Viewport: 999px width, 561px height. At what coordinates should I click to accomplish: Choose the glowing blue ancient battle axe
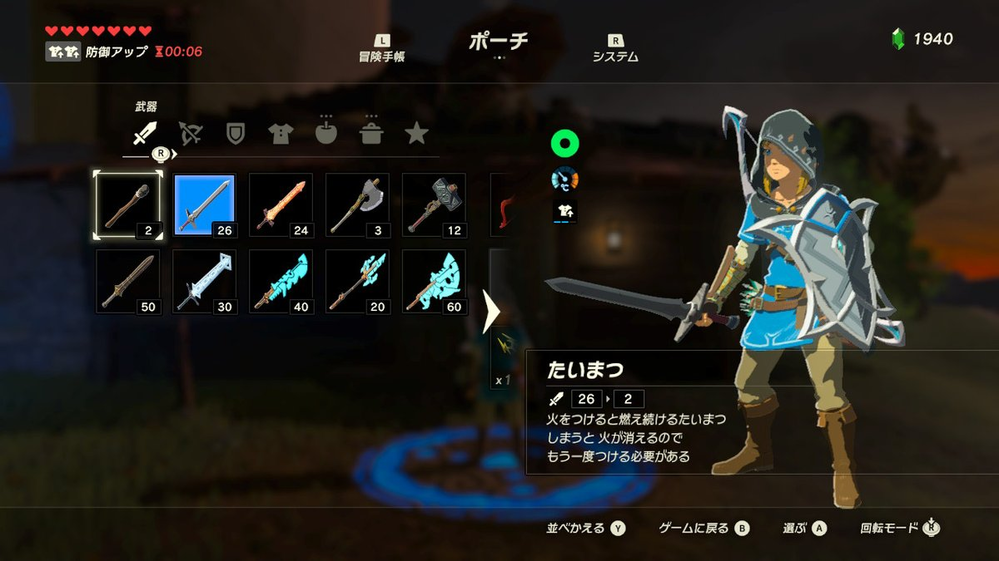pos(434,281)
